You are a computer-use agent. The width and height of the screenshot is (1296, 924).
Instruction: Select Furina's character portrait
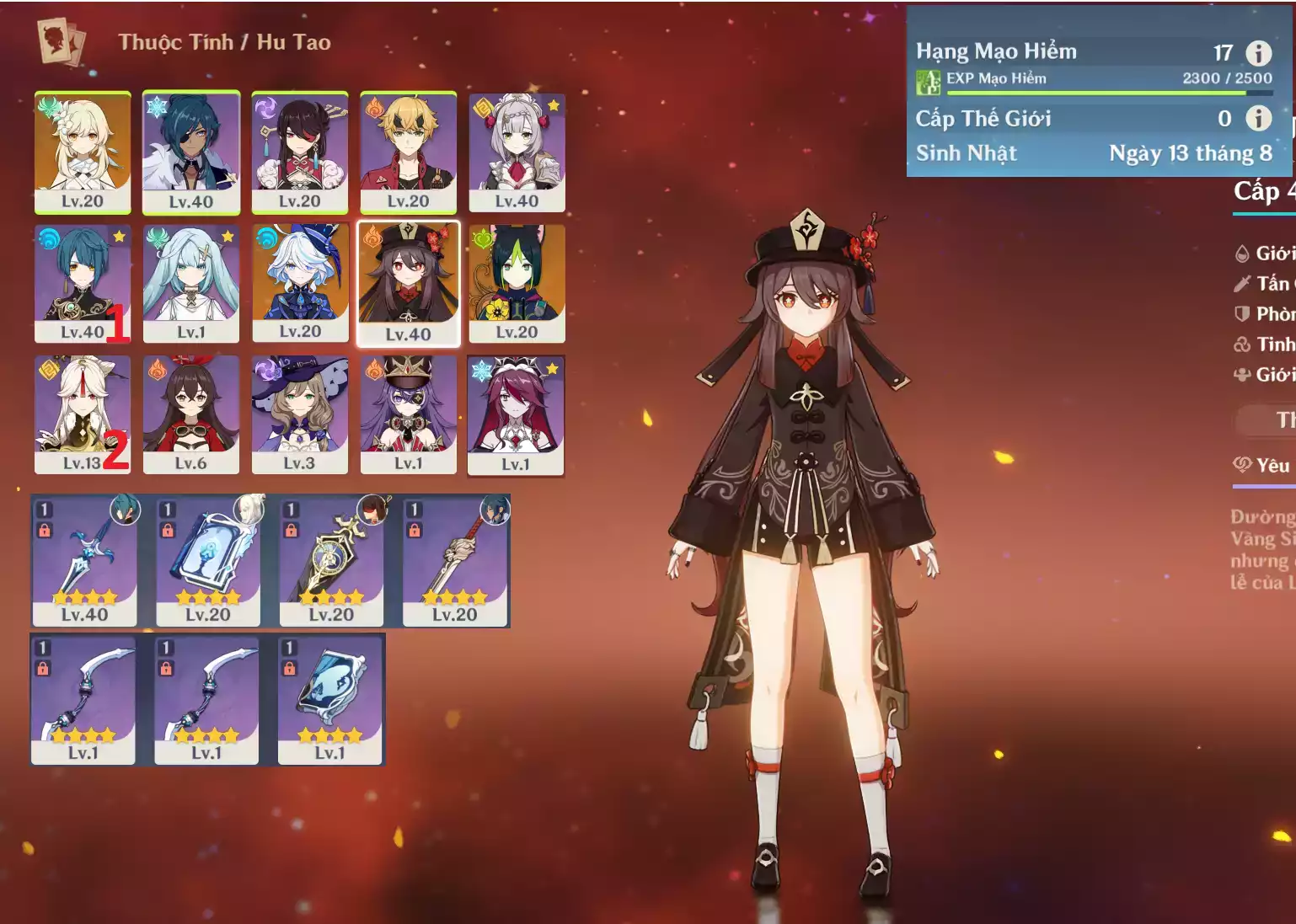pyautogui.click(x=300, y=283)
